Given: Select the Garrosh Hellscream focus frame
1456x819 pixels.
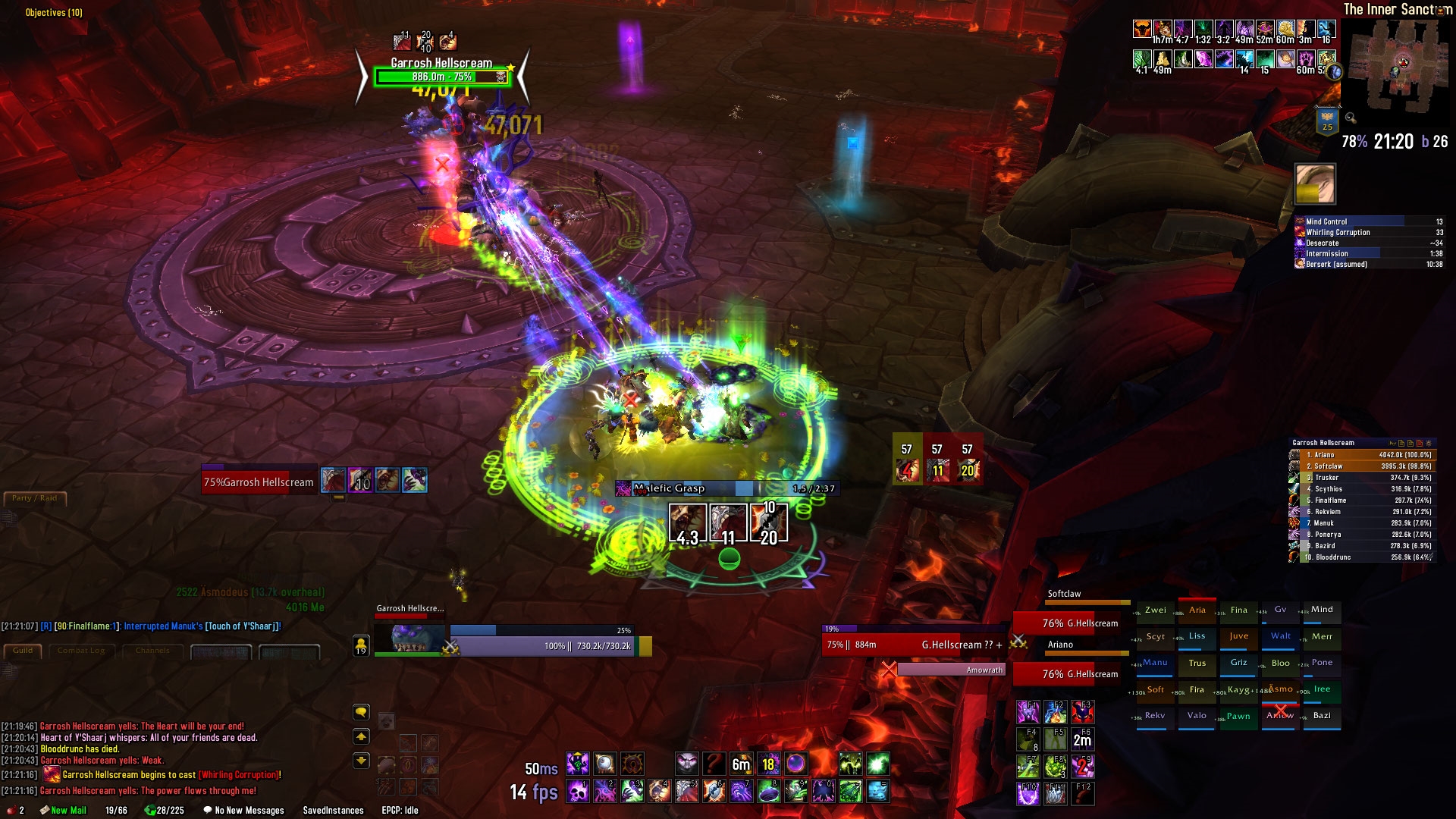Looking at the screenshot, I should pos(258,482).
